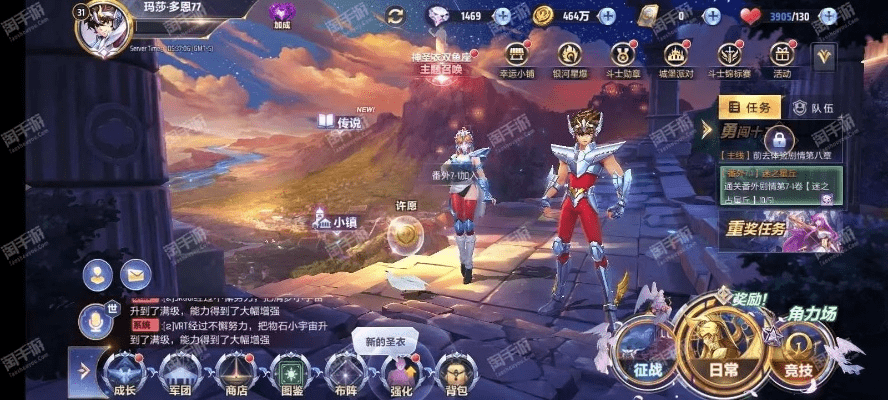Screen dimensions: 888x400
Task: Open 成长 growth menu
Action: (x=125, y=373)
